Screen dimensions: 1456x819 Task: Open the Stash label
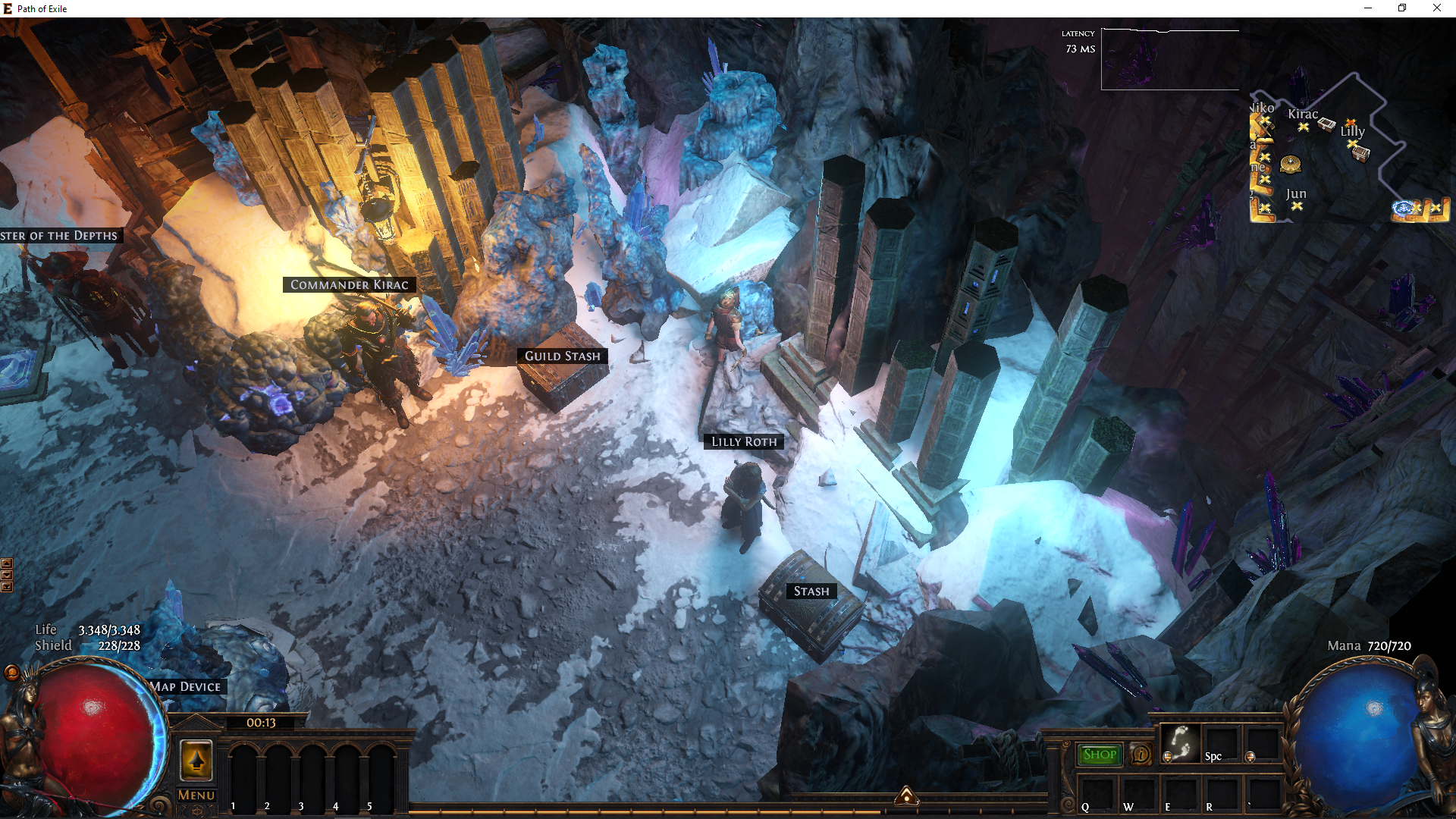point(811,591)
